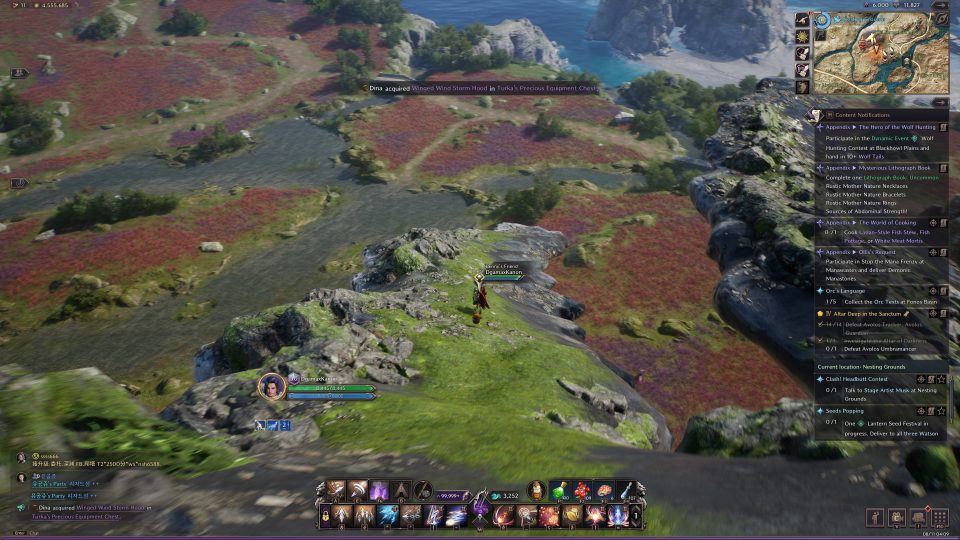Select the Hero of the Wolf Hunting quest
The height and width of the screenshot is (540, 960).
point(880,128)
